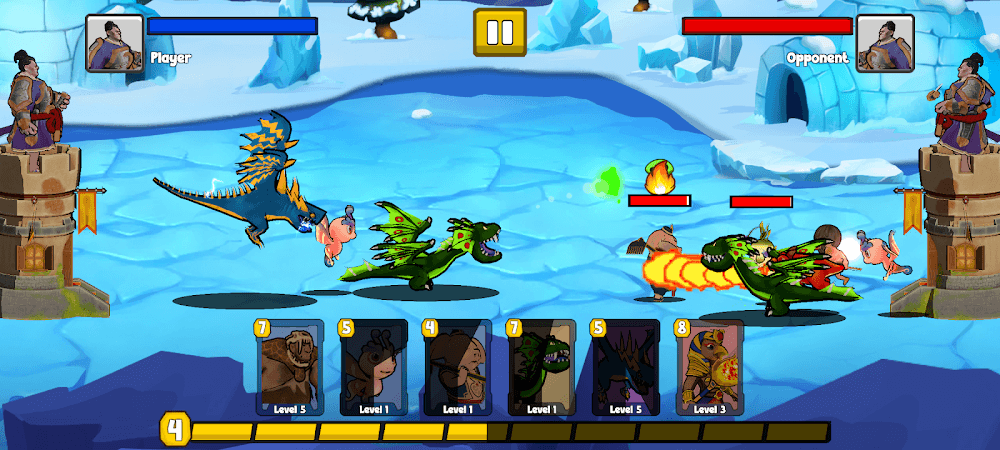
Task: Select the rock golem card costing 7
Action: (x=290, y=368)
